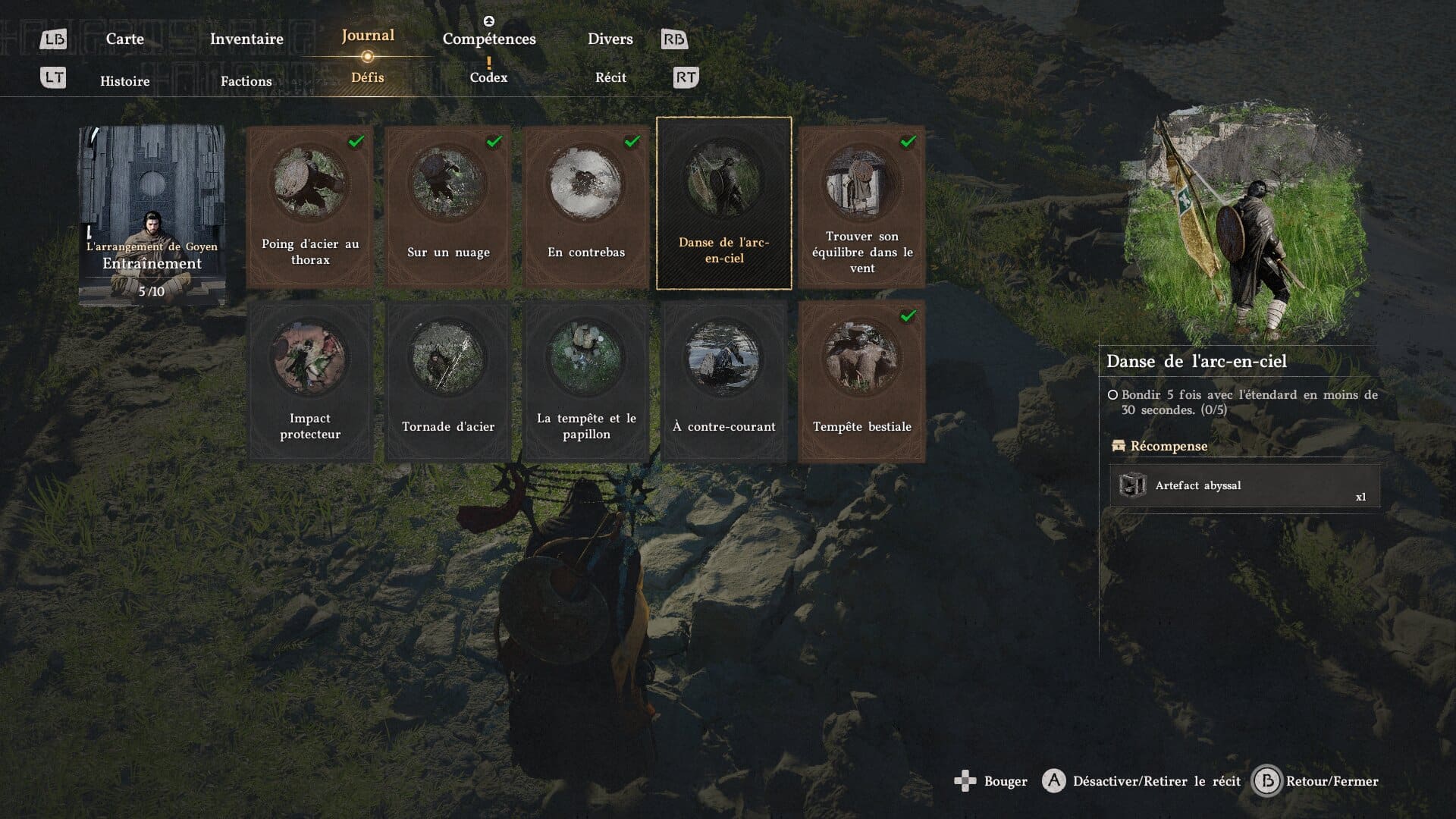Select the À contre-courant challenge card

[724, 381]
